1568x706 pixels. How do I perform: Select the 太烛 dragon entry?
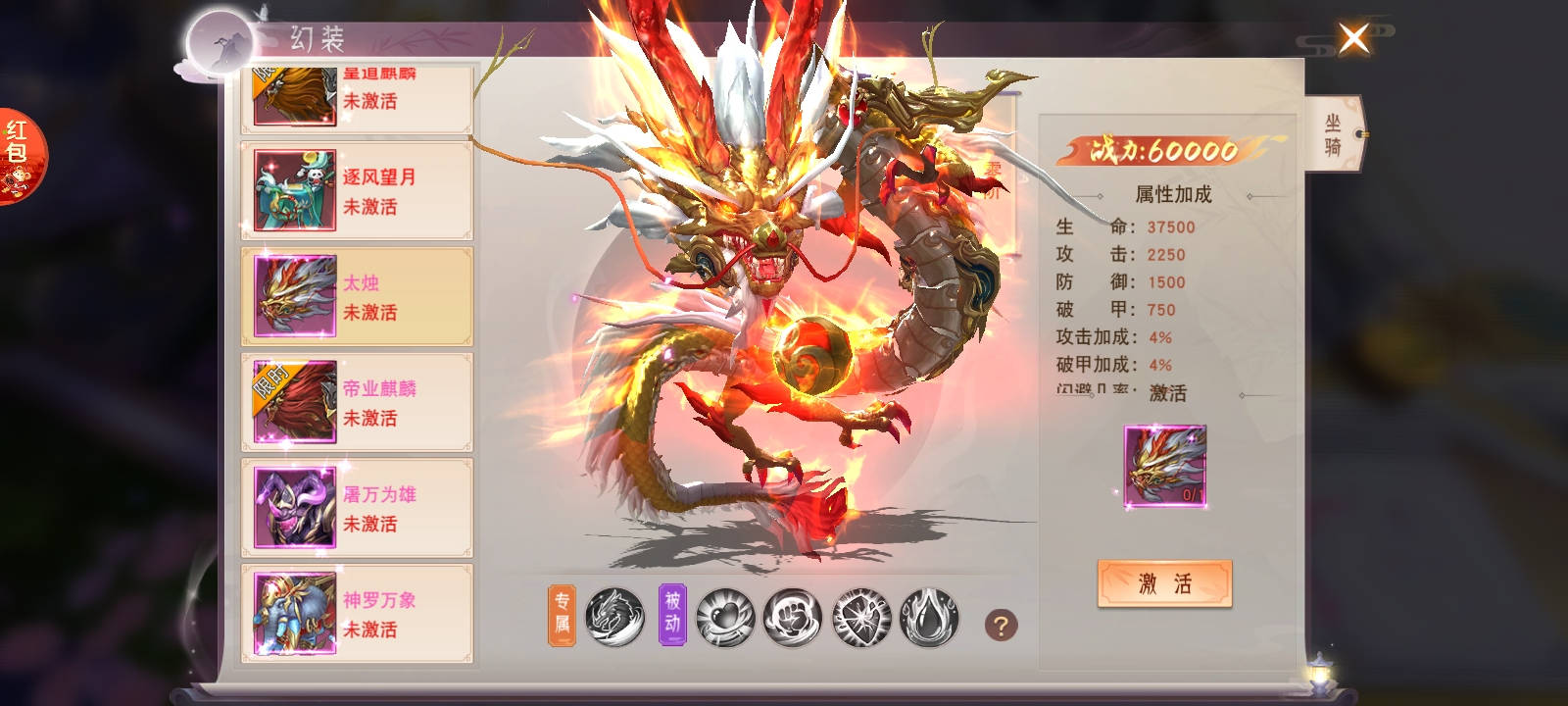point(358,297)
